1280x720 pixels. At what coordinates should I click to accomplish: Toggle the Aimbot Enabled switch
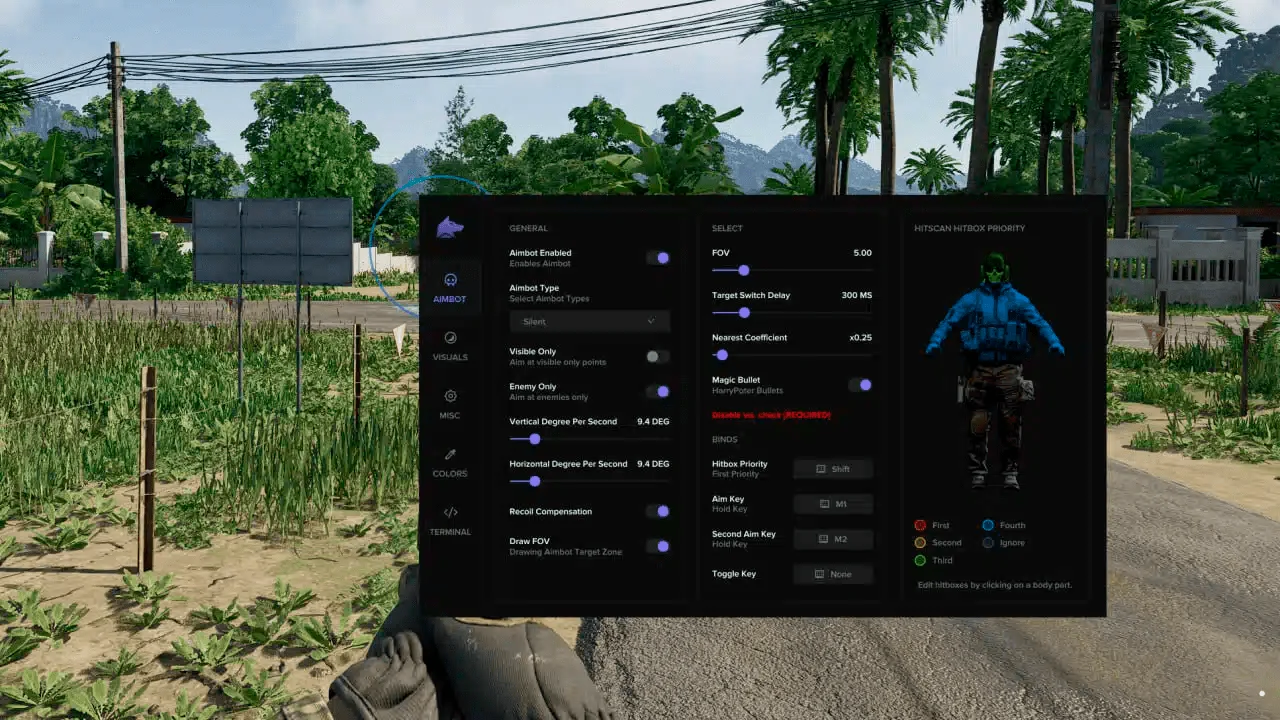[658, 258]
